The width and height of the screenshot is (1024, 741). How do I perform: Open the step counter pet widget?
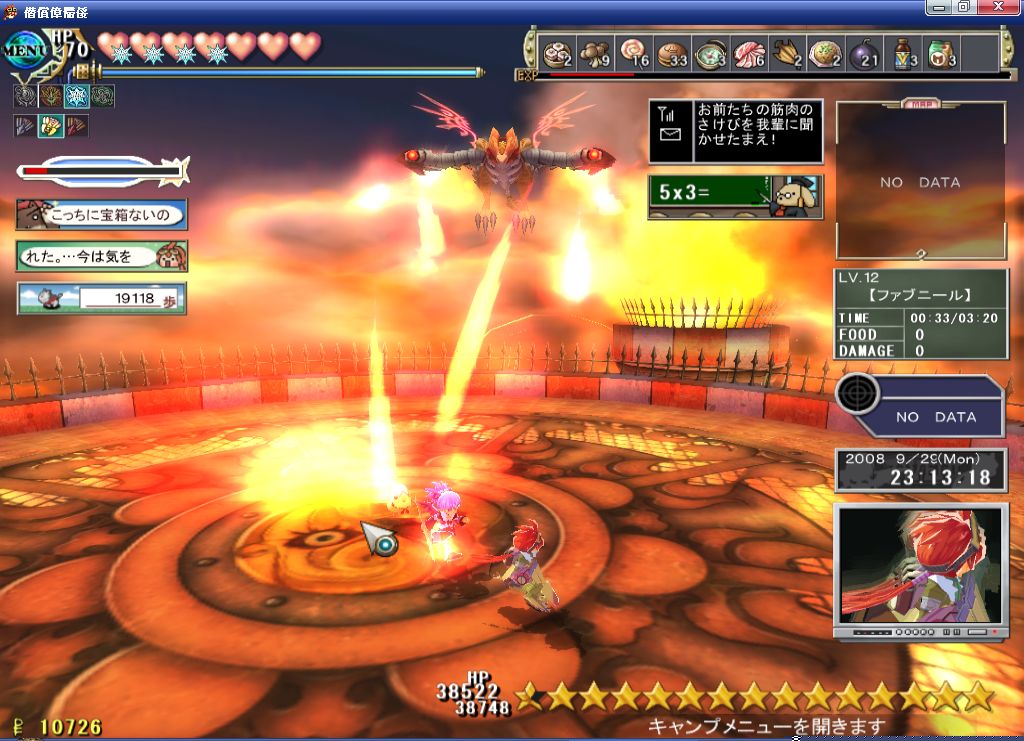102,298
